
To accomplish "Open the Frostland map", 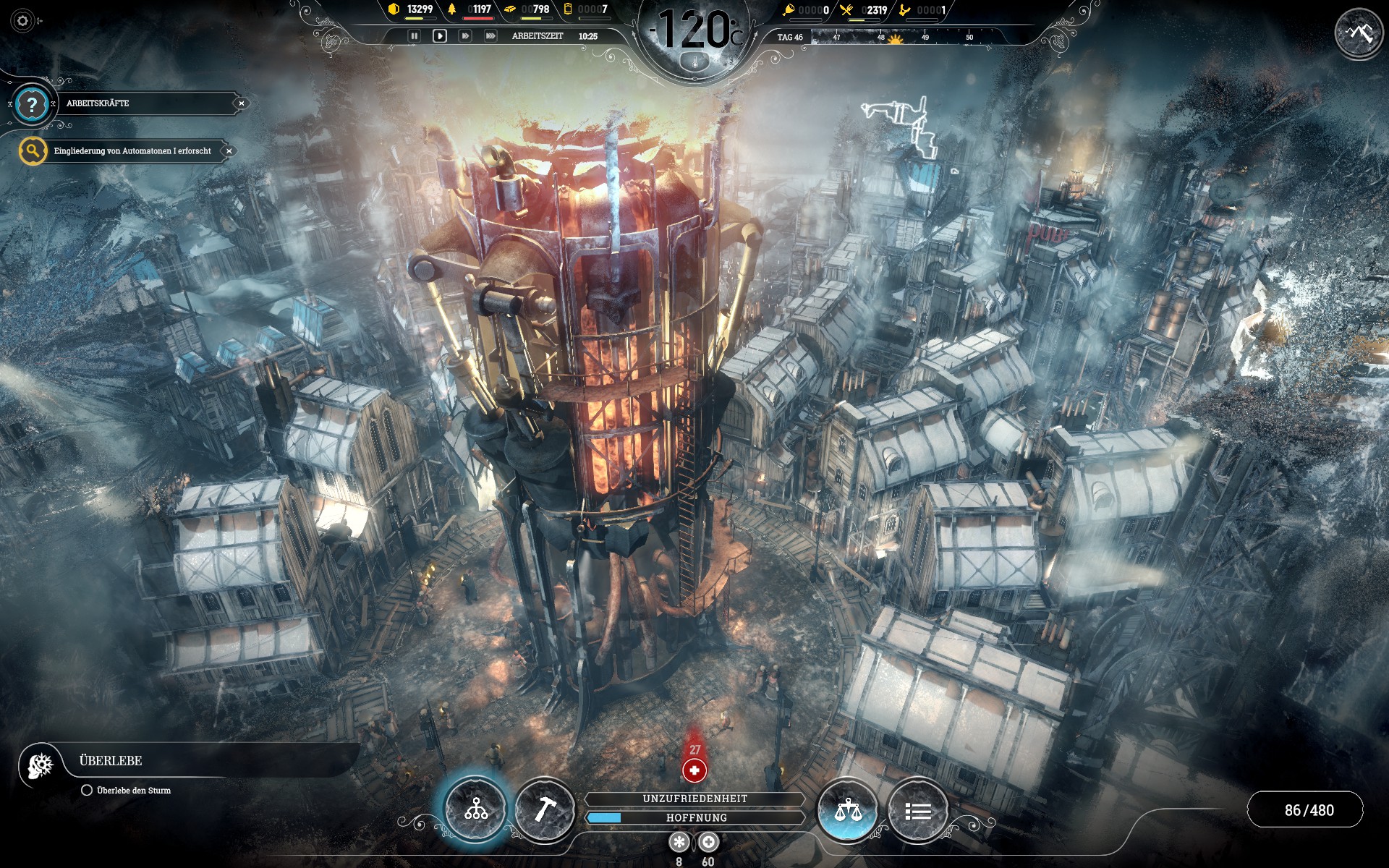I will coord(1359,33).
